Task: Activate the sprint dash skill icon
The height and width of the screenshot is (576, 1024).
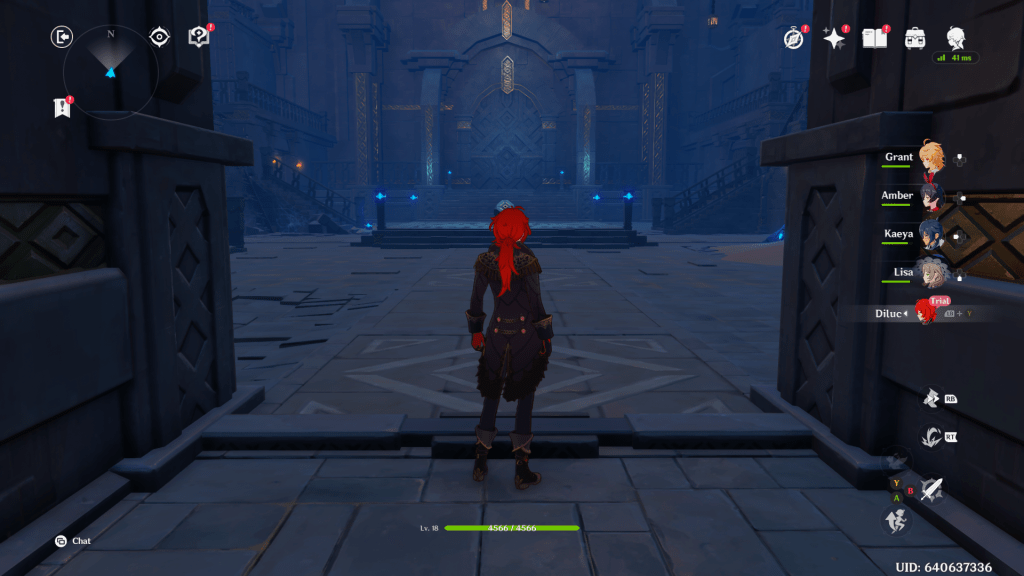Action: coord(931,397)
